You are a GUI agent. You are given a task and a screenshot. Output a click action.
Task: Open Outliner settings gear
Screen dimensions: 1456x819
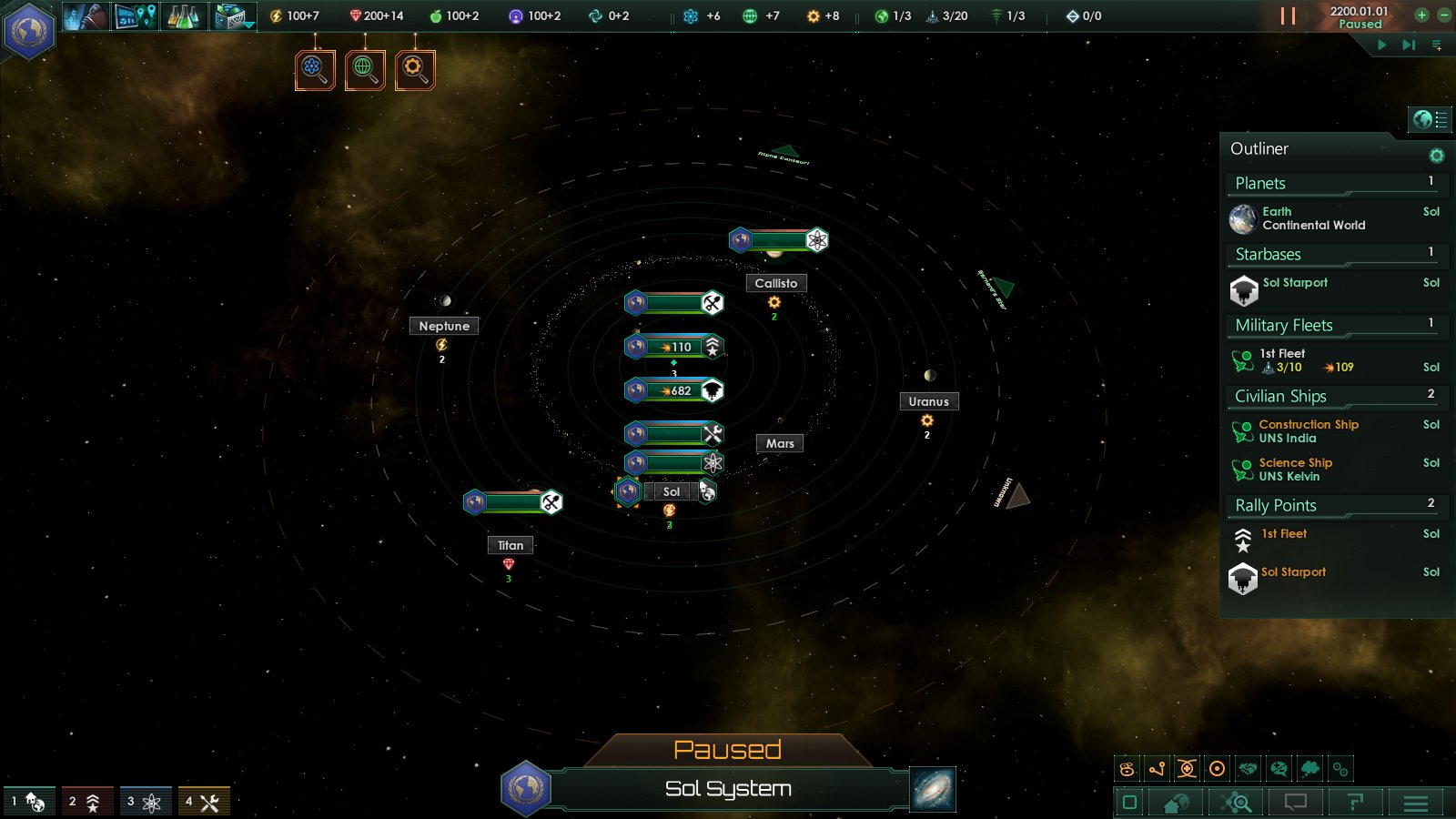[1436, 156]
